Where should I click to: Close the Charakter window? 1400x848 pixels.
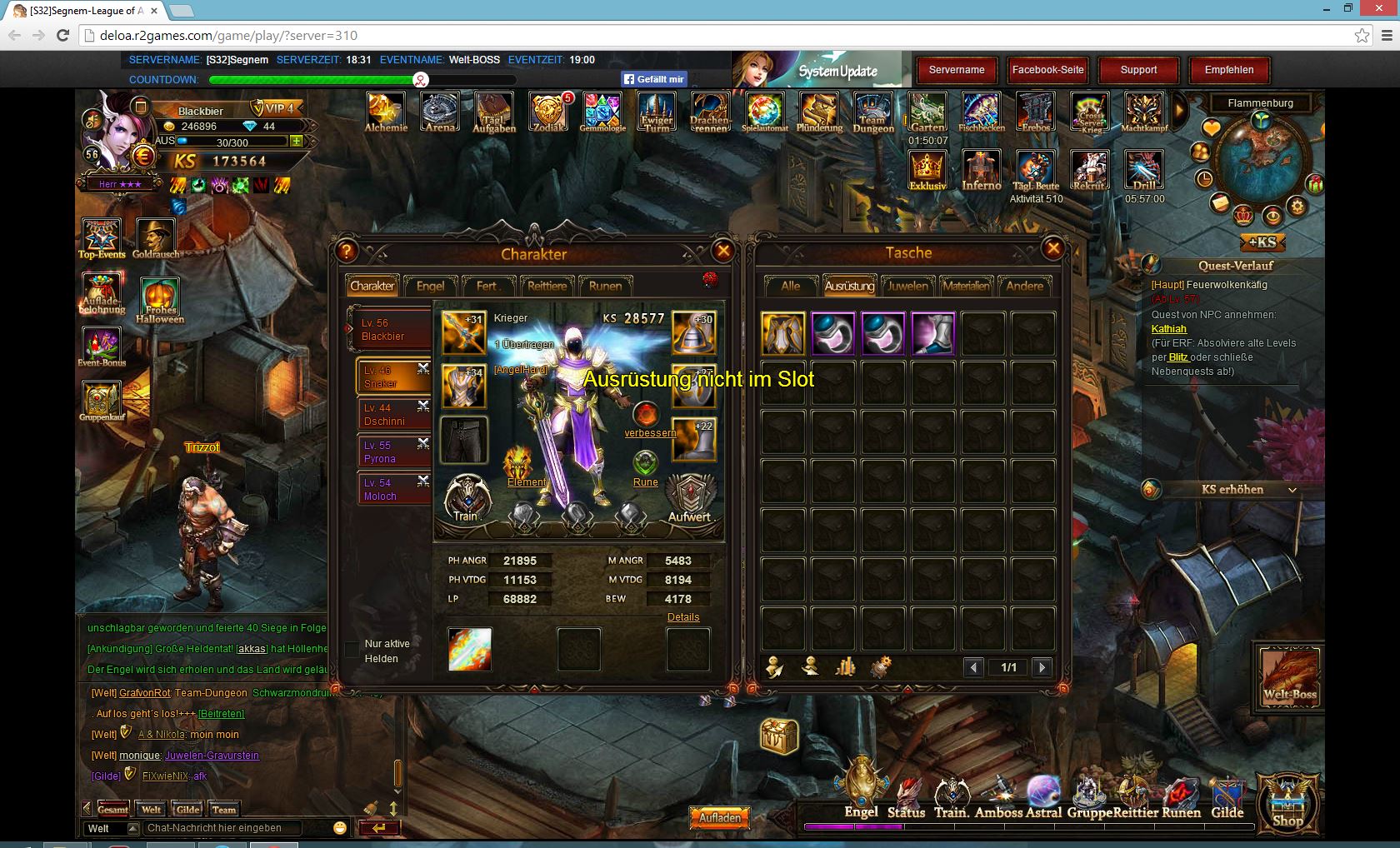(x=722, y=251)
